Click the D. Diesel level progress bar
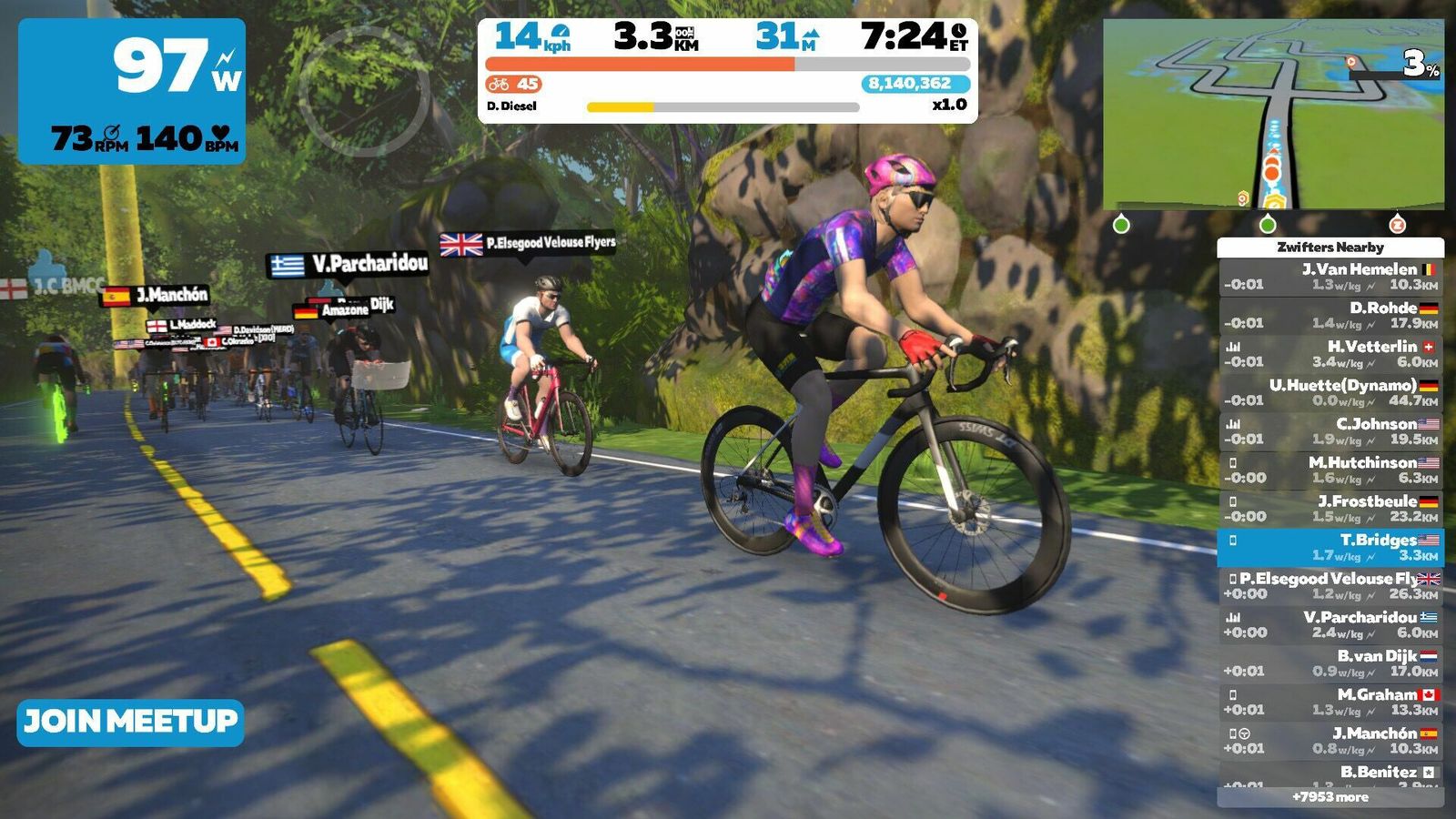The image size is (1456, 819). coord(723,107)
